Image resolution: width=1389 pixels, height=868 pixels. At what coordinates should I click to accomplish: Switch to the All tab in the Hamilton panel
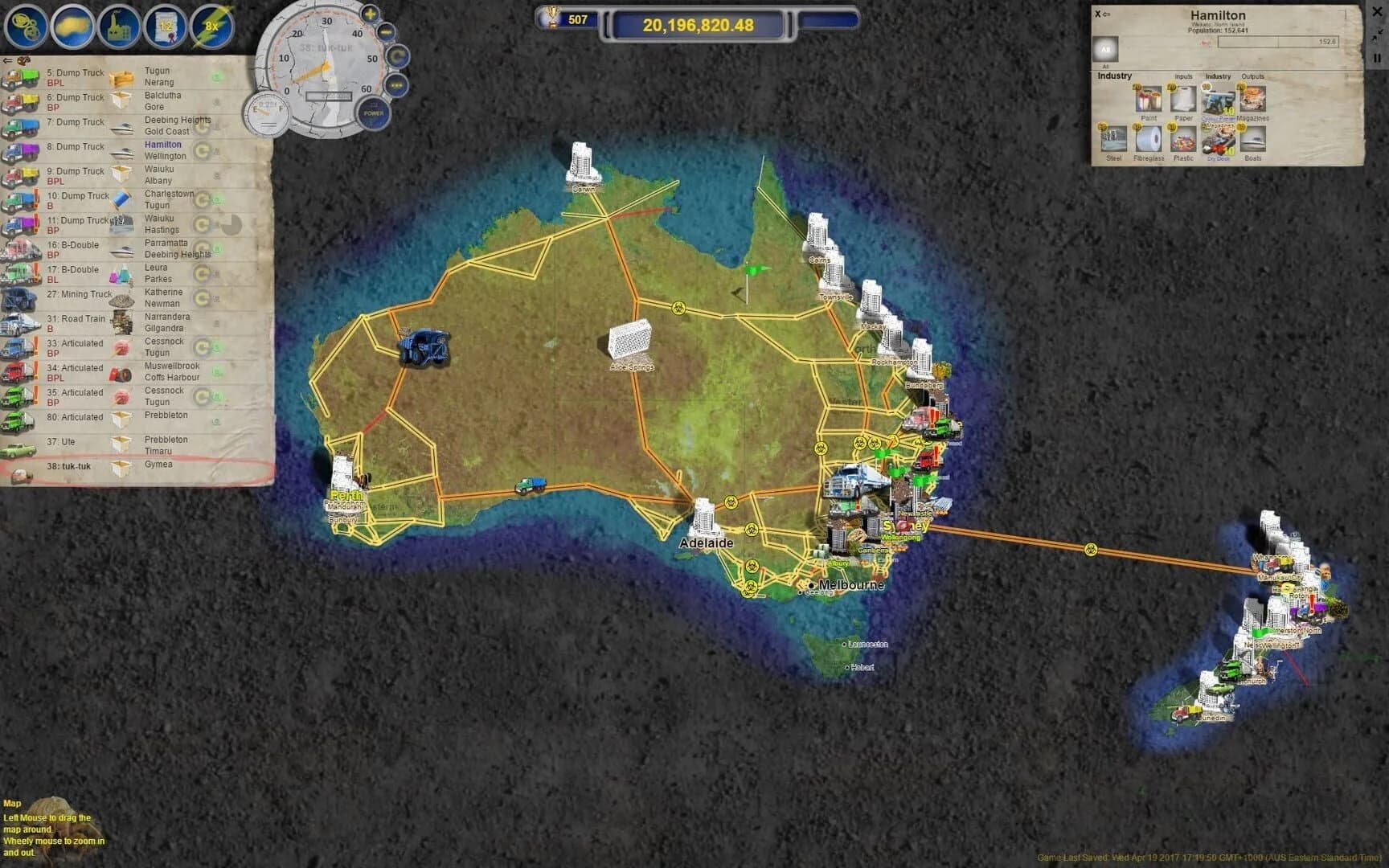1106,50
